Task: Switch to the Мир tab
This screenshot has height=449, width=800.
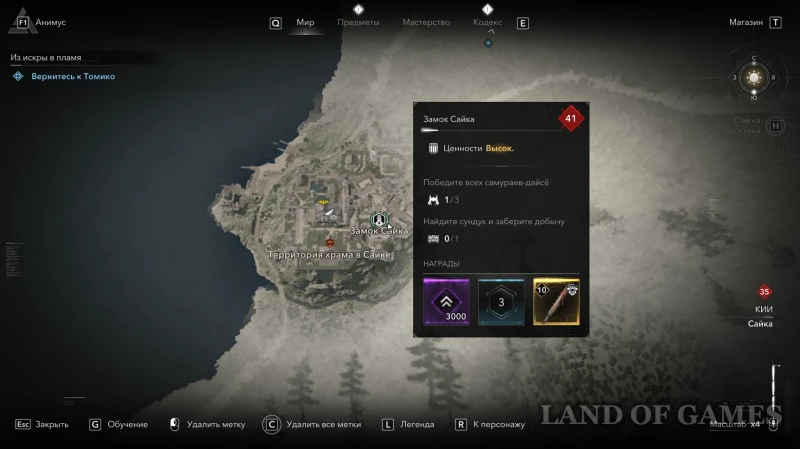Action: pyautogui.click(x=305, y=22)
